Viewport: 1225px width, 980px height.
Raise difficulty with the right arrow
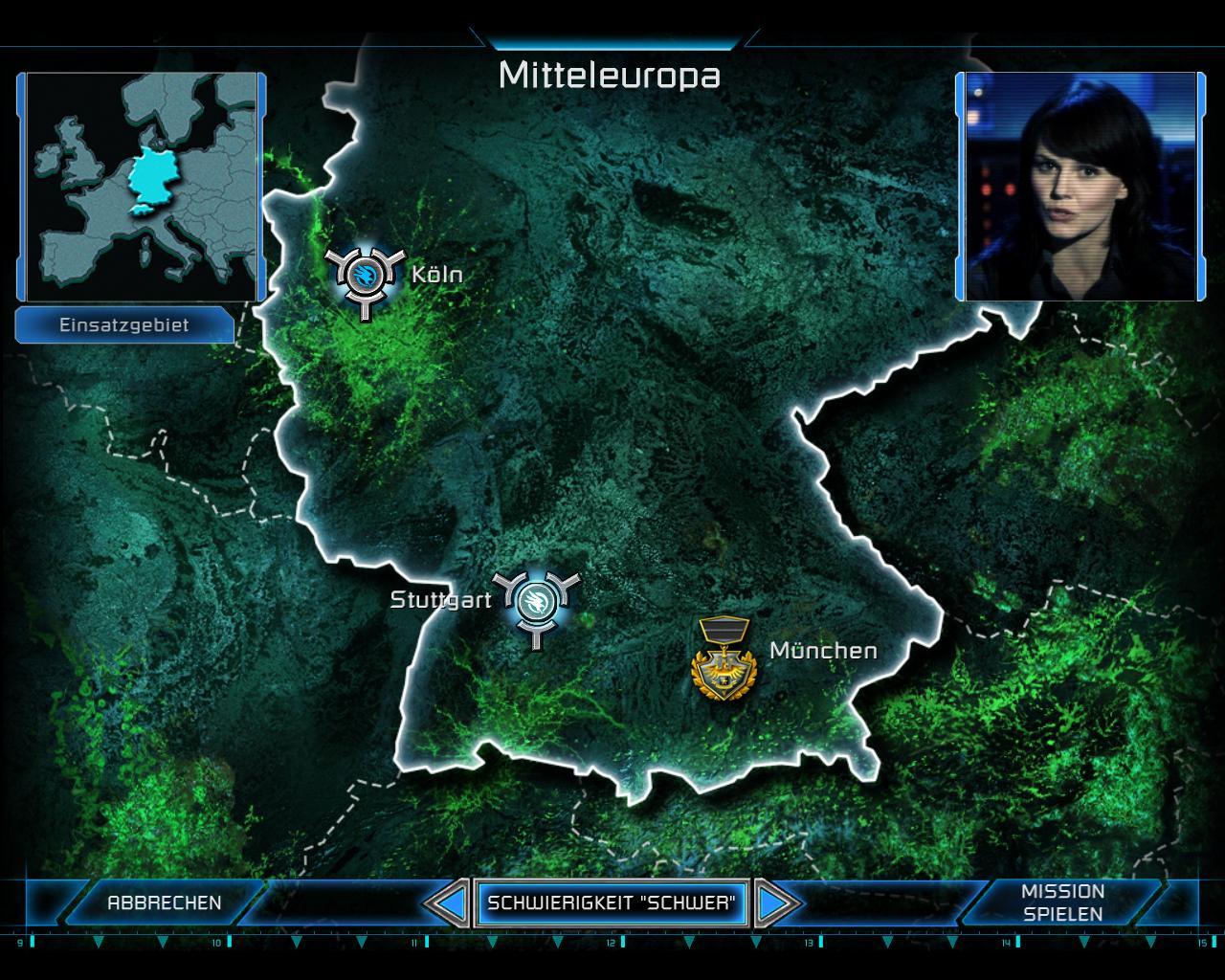(776, 902)
